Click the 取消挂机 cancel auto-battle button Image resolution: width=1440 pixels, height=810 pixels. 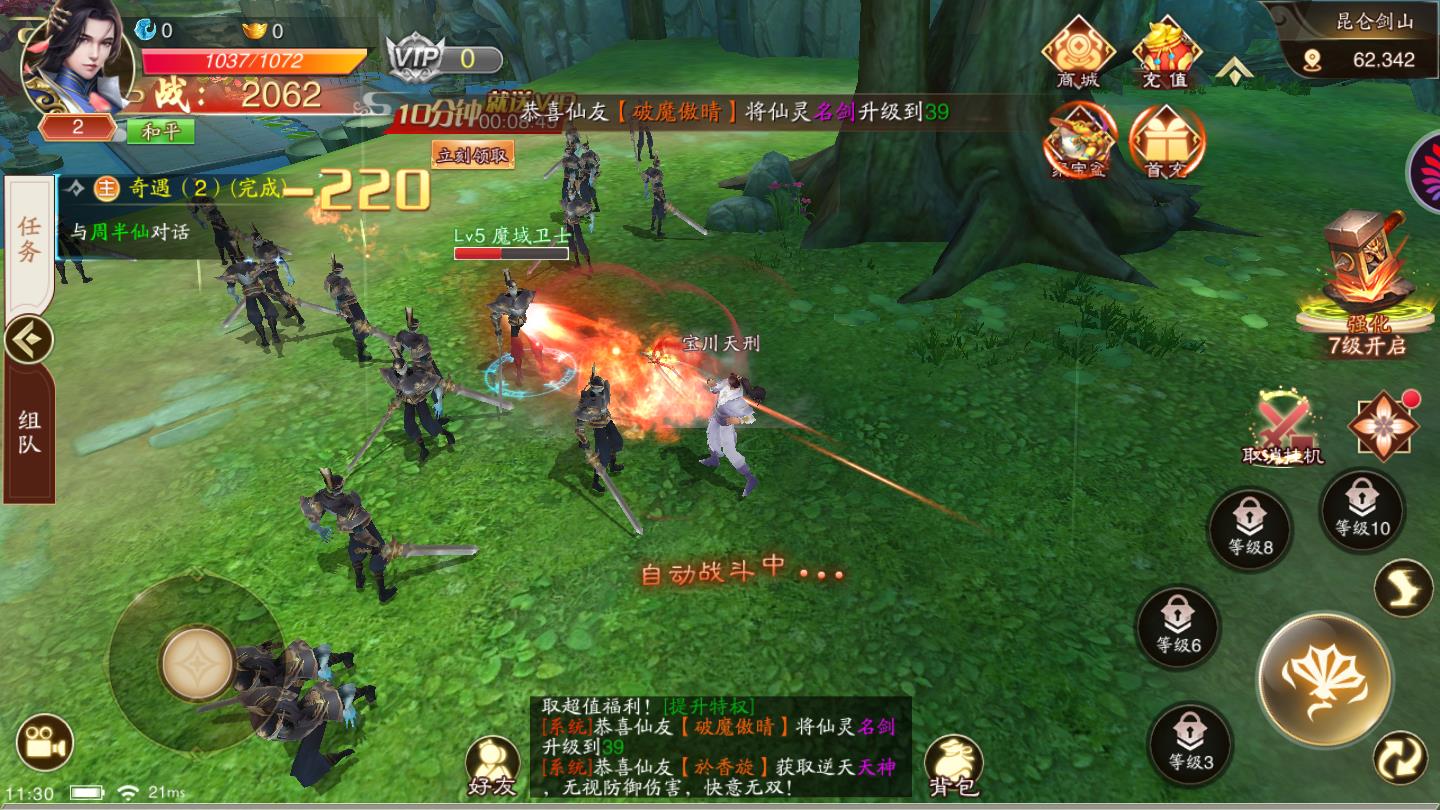pyautogui.click(x=1283, y=430)
